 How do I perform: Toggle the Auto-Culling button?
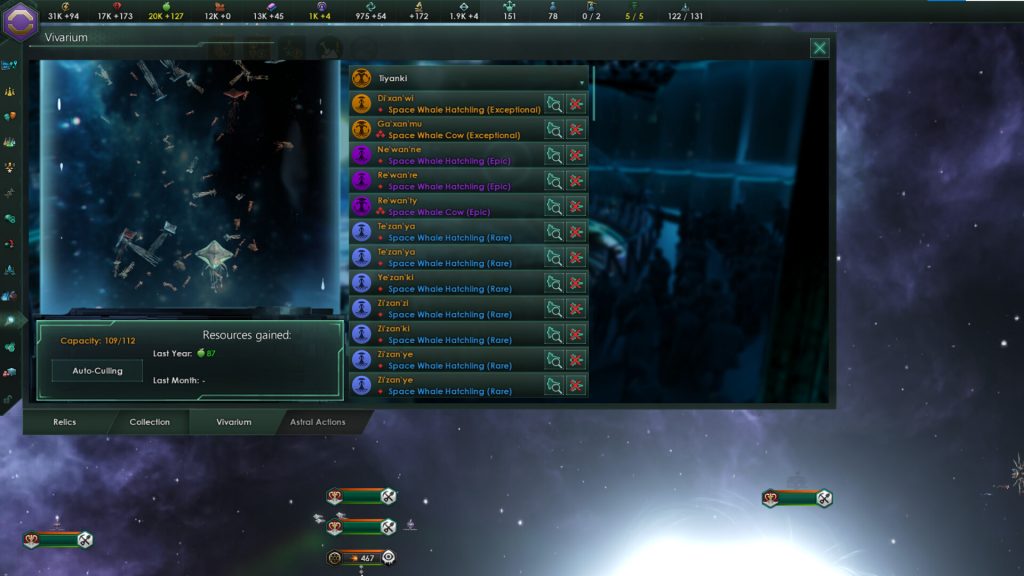(x=97, y=370)
